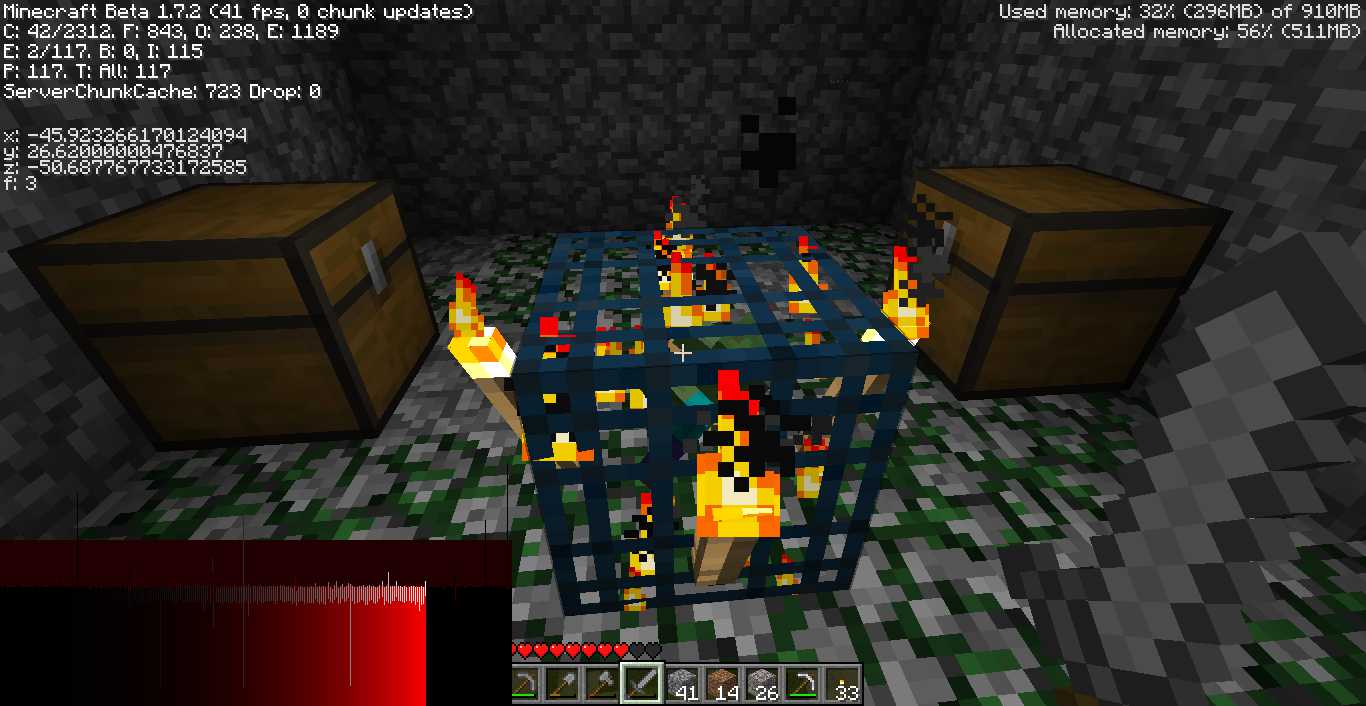The width and height of the screenshot is (1366, 706).
Task: Select the axe hotbar slot
Action: pos(600,684)
